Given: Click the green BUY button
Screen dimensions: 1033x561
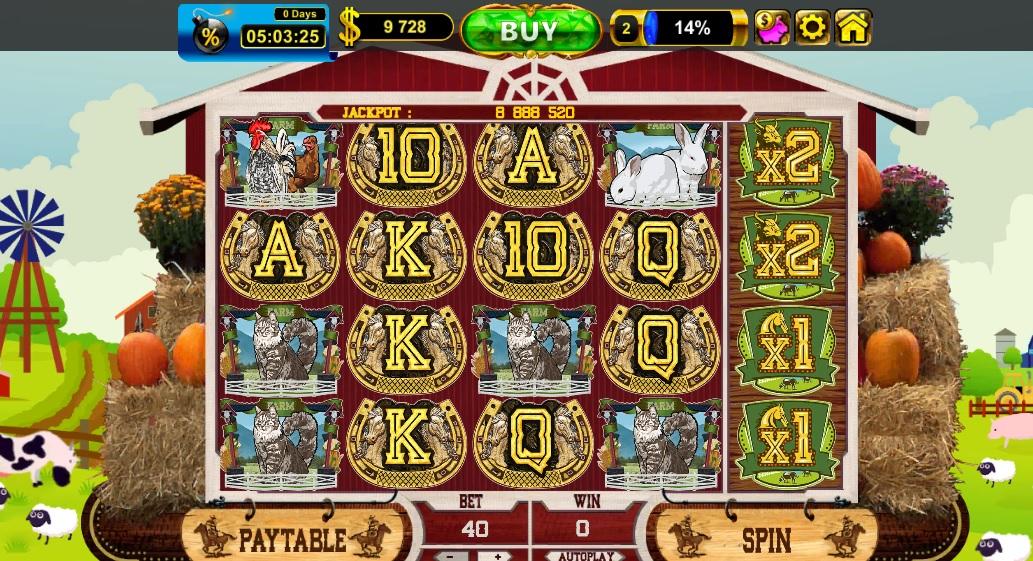Looking at the screenshot, I should point(529,30).
